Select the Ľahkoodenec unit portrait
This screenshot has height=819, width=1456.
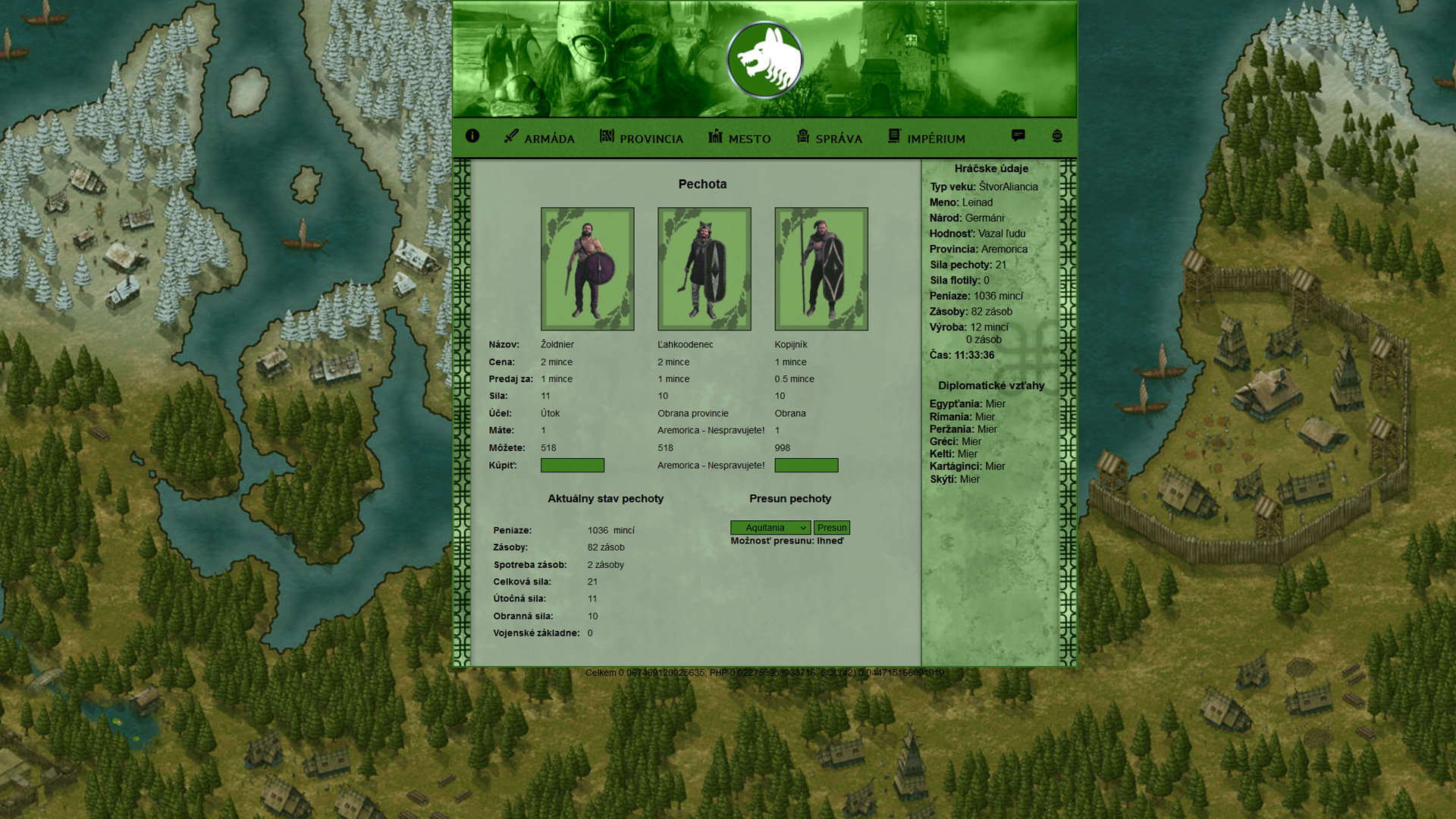(x=704, y=269)
